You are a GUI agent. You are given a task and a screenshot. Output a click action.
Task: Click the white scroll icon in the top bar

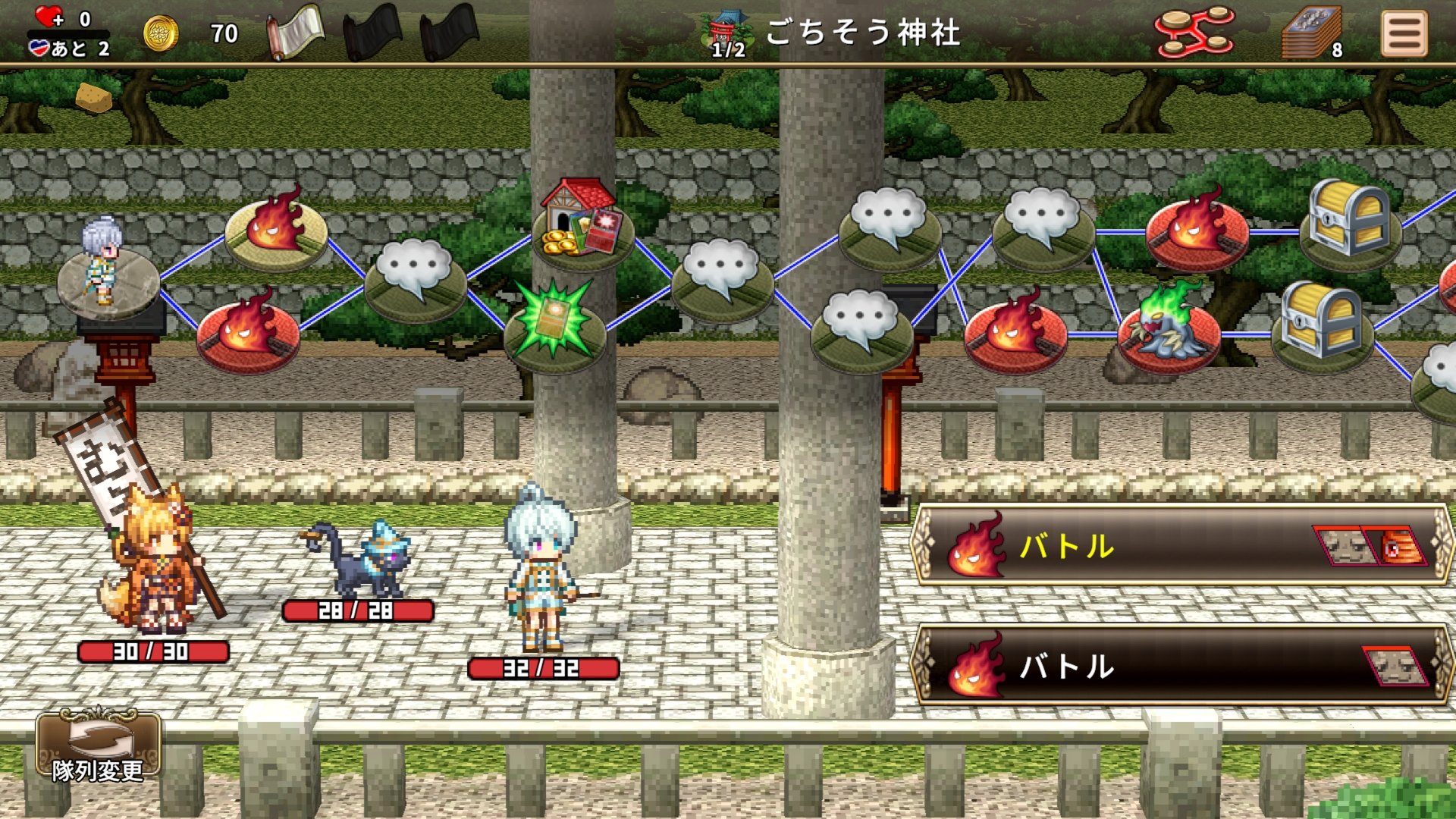[295, 32]
